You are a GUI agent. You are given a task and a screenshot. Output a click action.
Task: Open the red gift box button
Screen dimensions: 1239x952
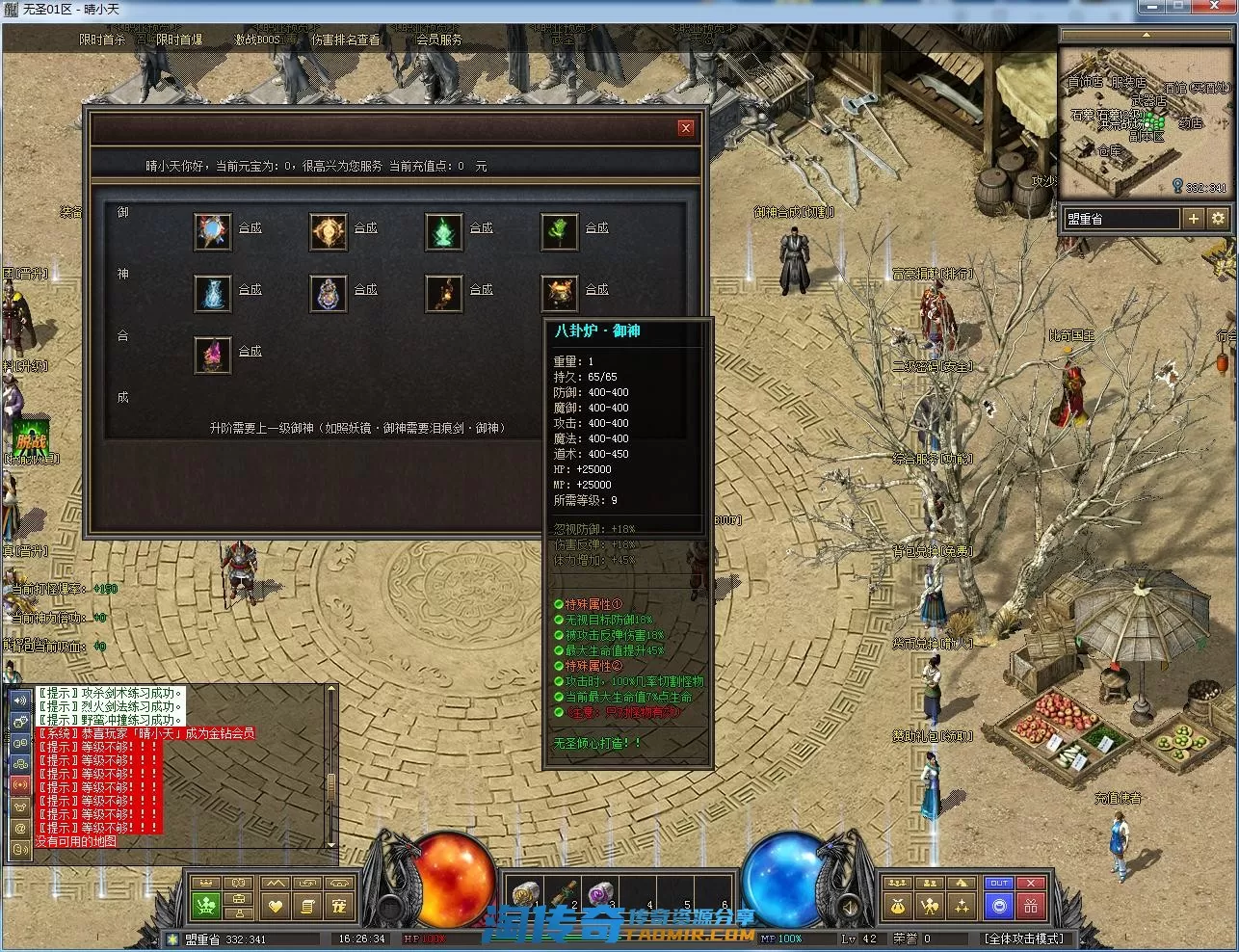pyautogui.click(x=1031, y=906)
